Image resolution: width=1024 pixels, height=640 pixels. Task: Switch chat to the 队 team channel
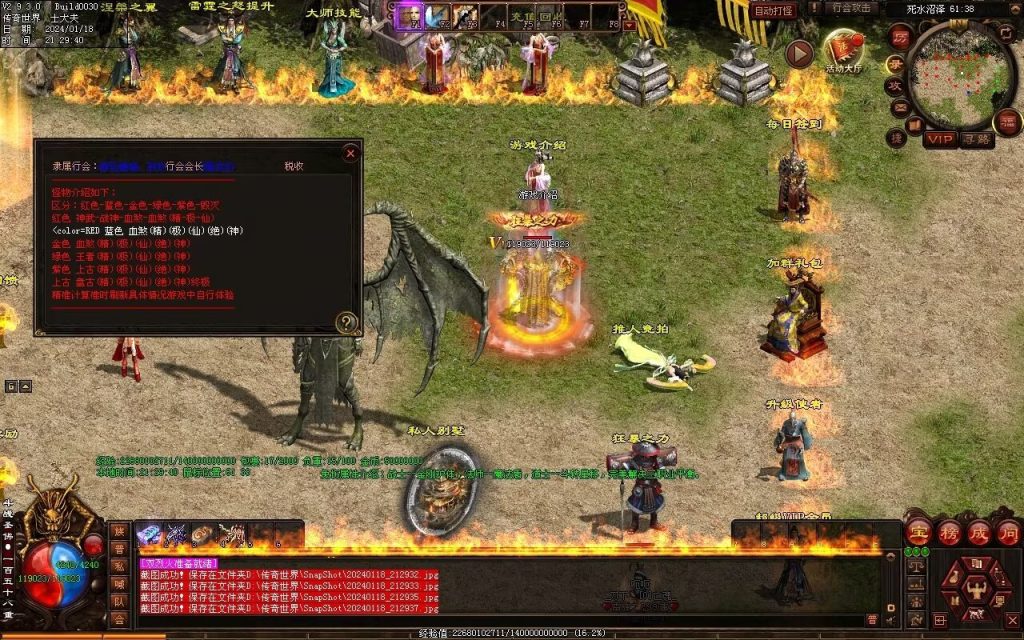click(119, 601)
